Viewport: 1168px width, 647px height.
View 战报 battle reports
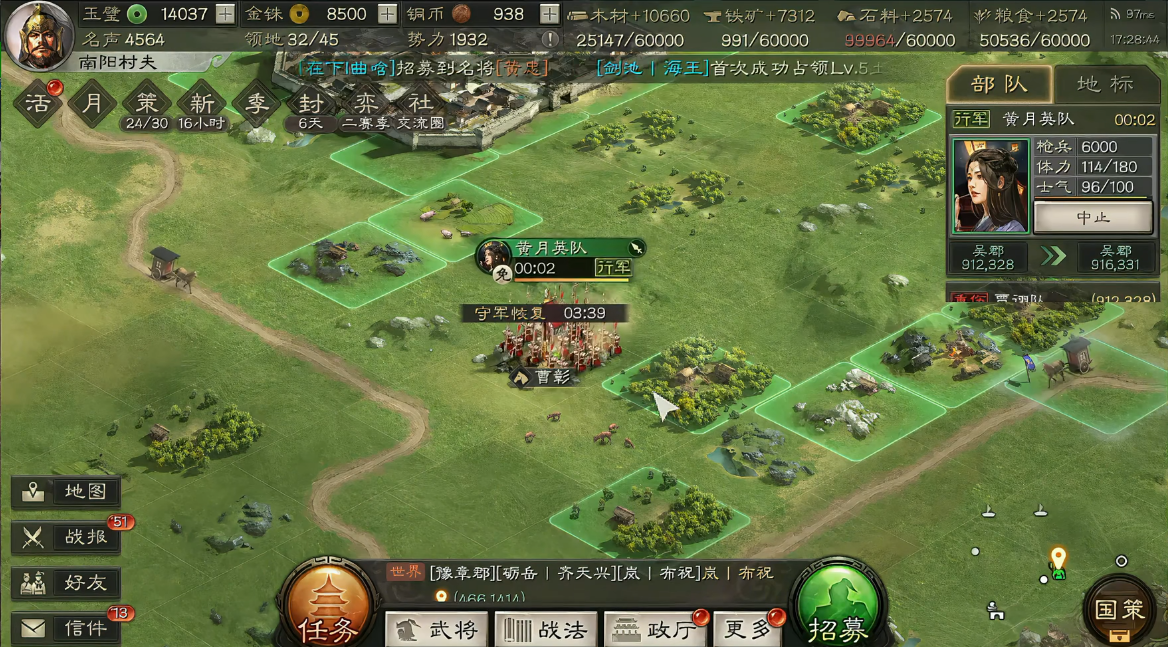(67, 537)
